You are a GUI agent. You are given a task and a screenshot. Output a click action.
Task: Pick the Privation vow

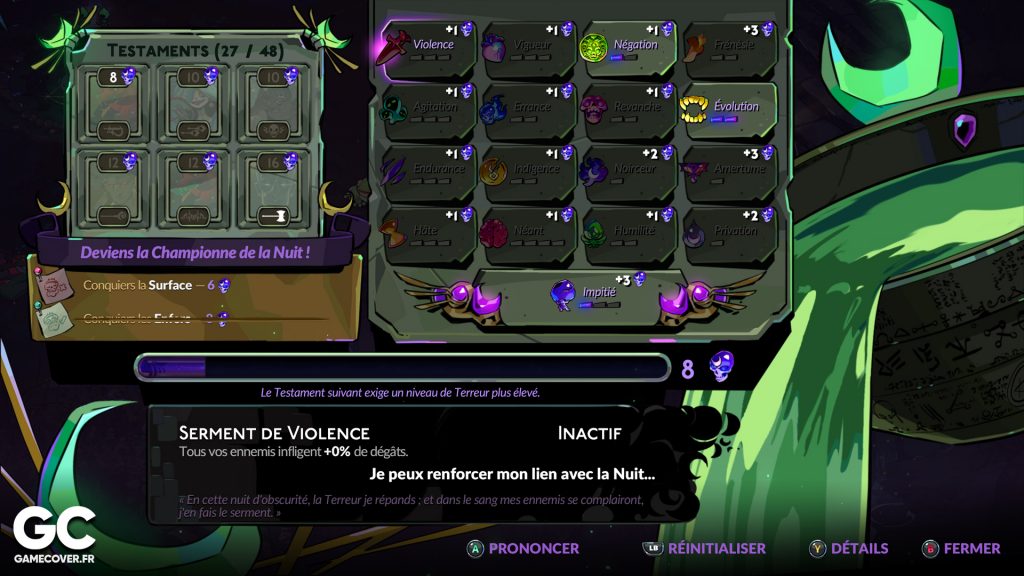[x=728, y=234]
